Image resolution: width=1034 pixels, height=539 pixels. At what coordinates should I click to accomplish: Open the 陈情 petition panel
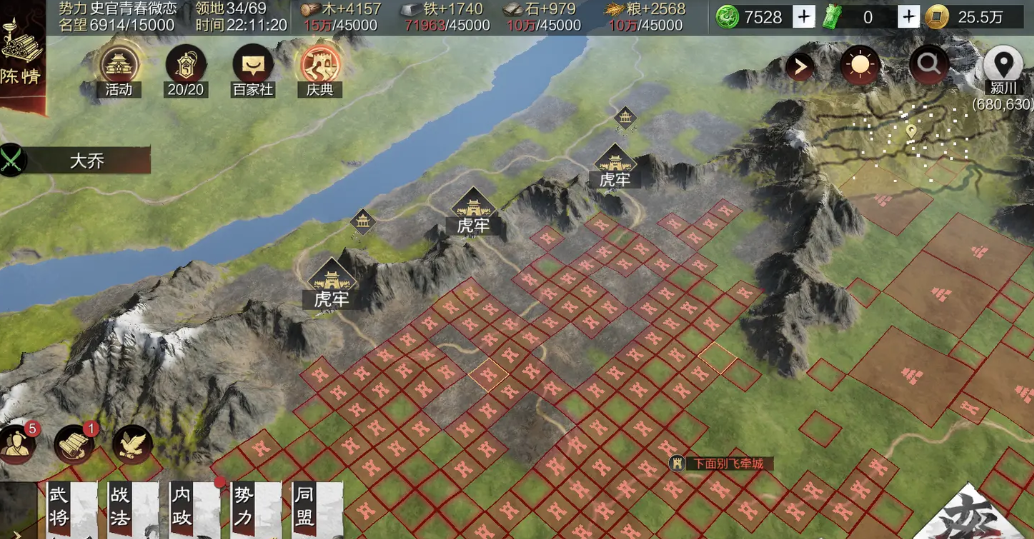pyautogui.click(x=20, y=58)
